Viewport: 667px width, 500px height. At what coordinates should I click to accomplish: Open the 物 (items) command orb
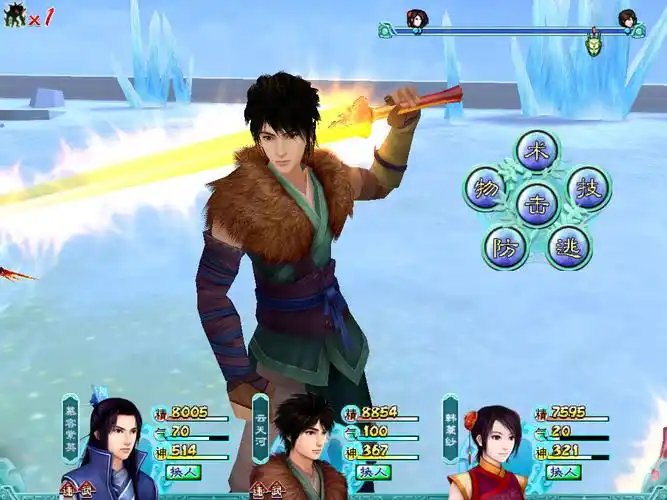click(485, 188)
